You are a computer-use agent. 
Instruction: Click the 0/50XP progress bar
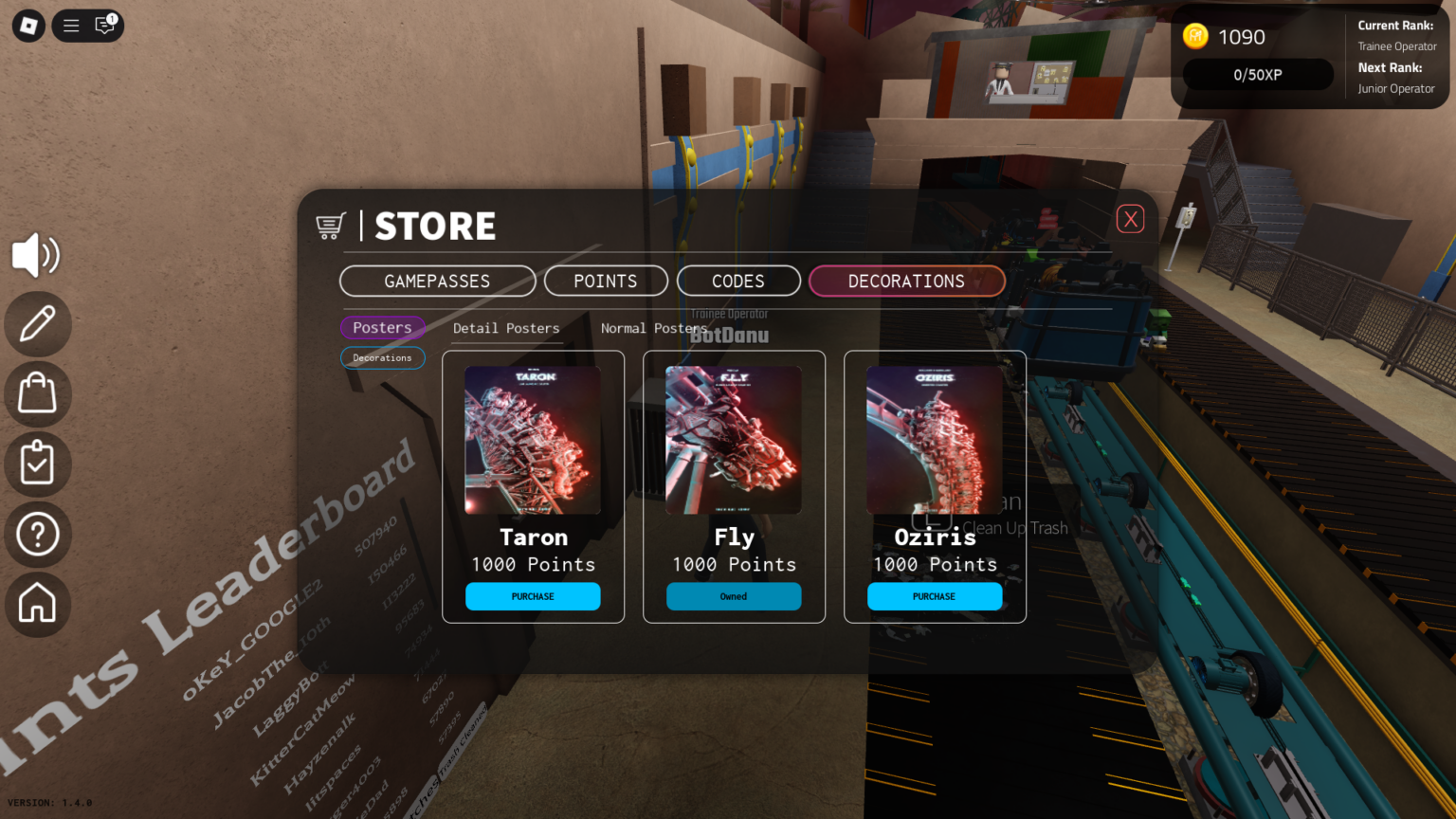click(x=1258, y=74)
